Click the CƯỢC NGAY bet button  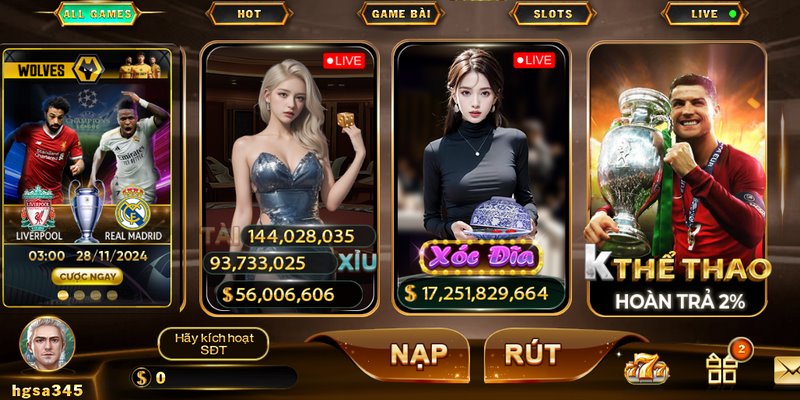pyautogui.click(x=88, y=275)
